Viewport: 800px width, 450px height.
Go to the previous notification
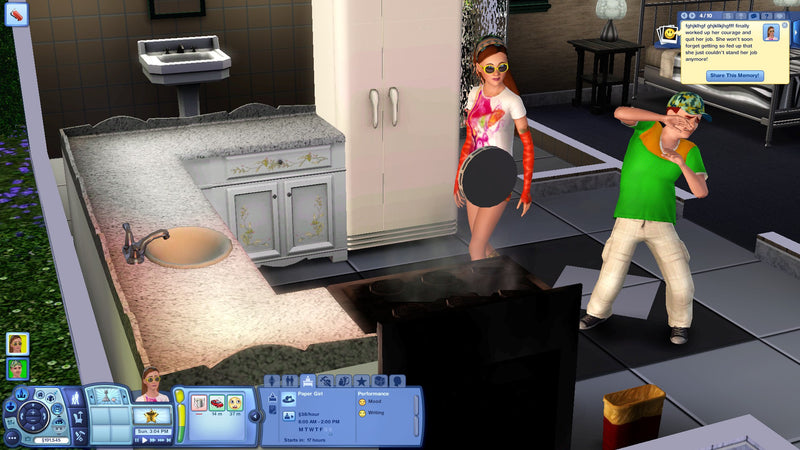coord(683,16)
